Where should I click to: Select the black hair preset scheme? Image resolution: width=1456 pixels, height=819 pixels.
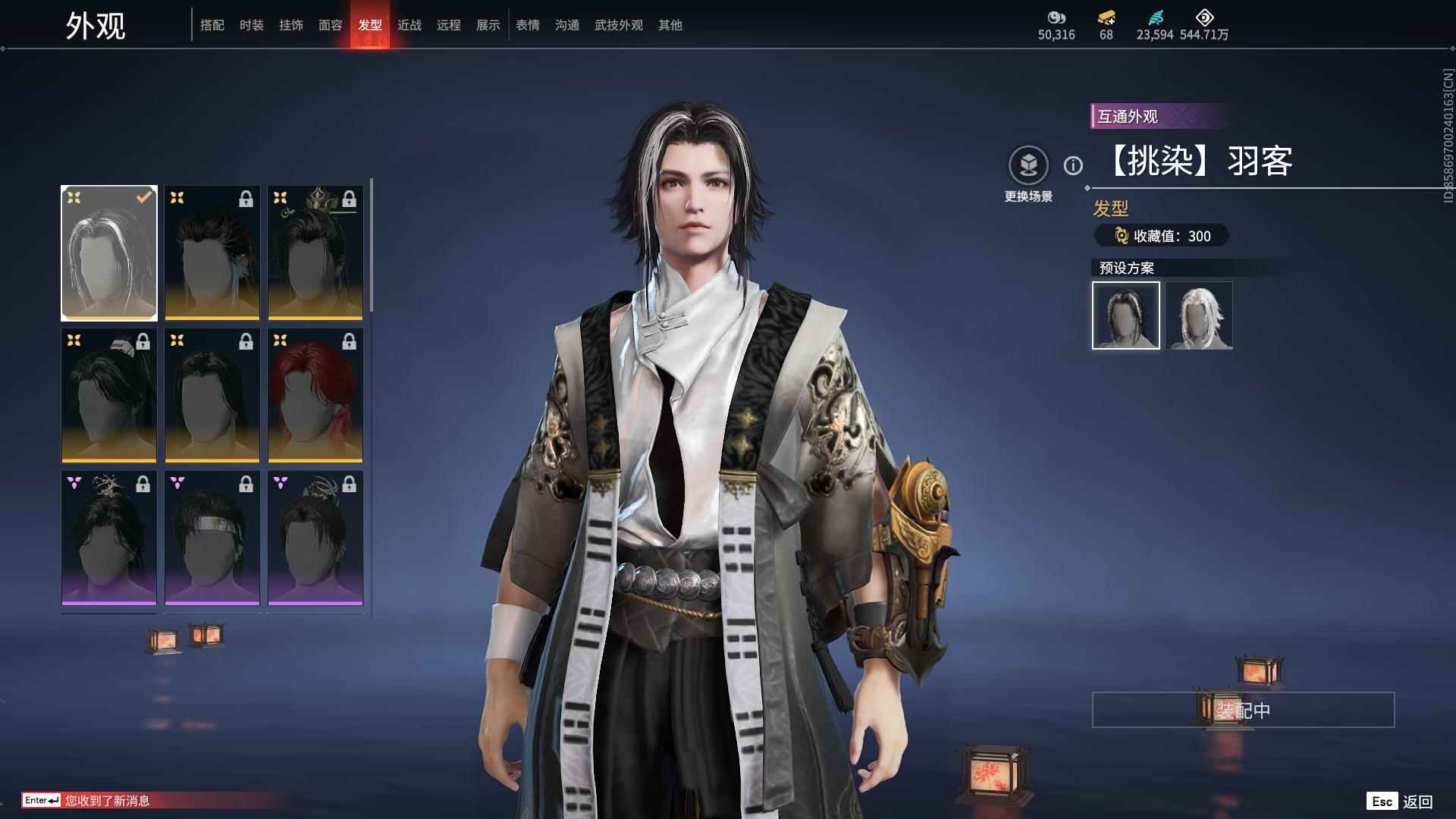pyautogui.click(x=1126, y=315)
